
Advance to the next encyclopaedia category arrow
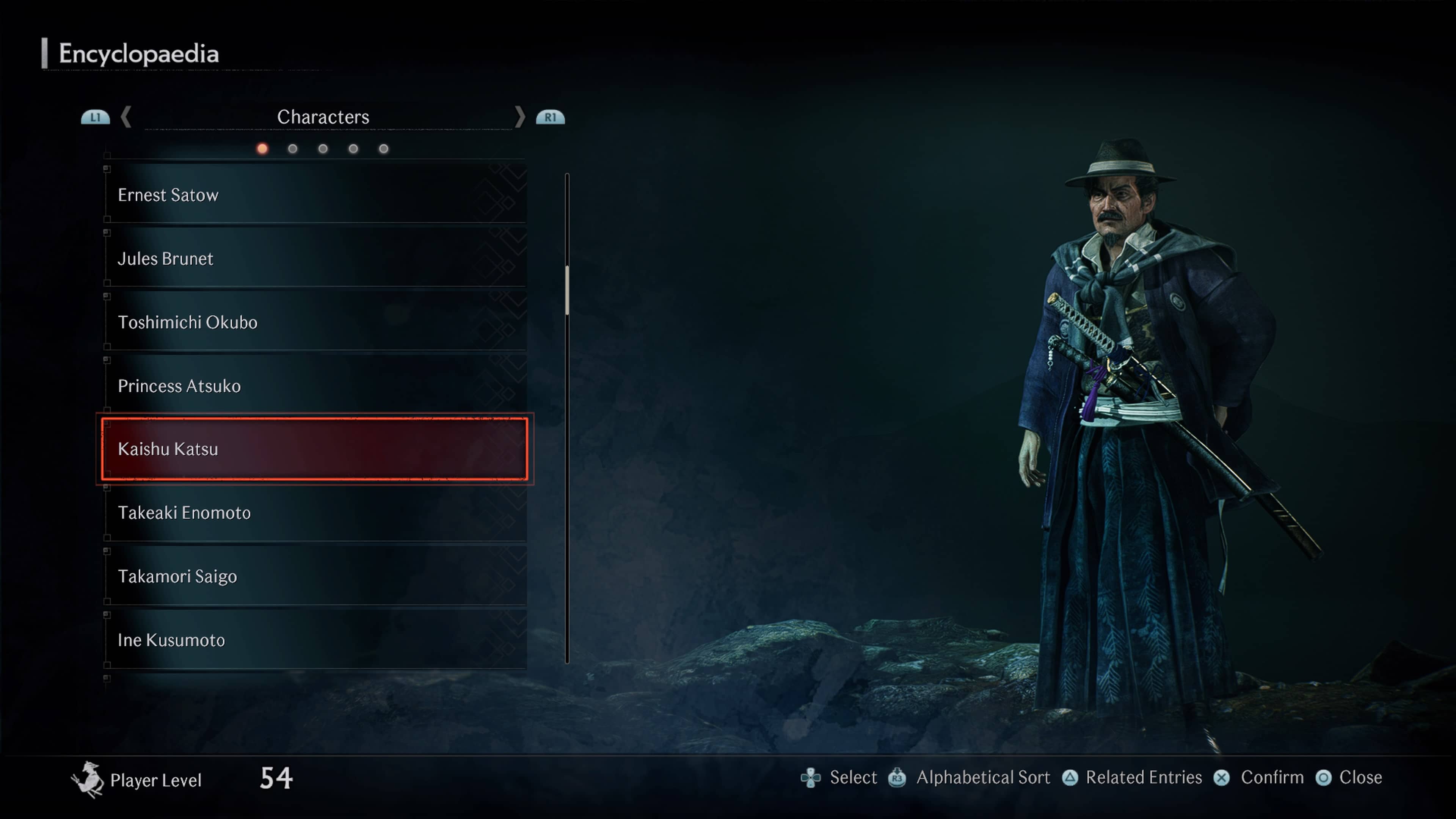pyautogui.click(x=519, y=117)
